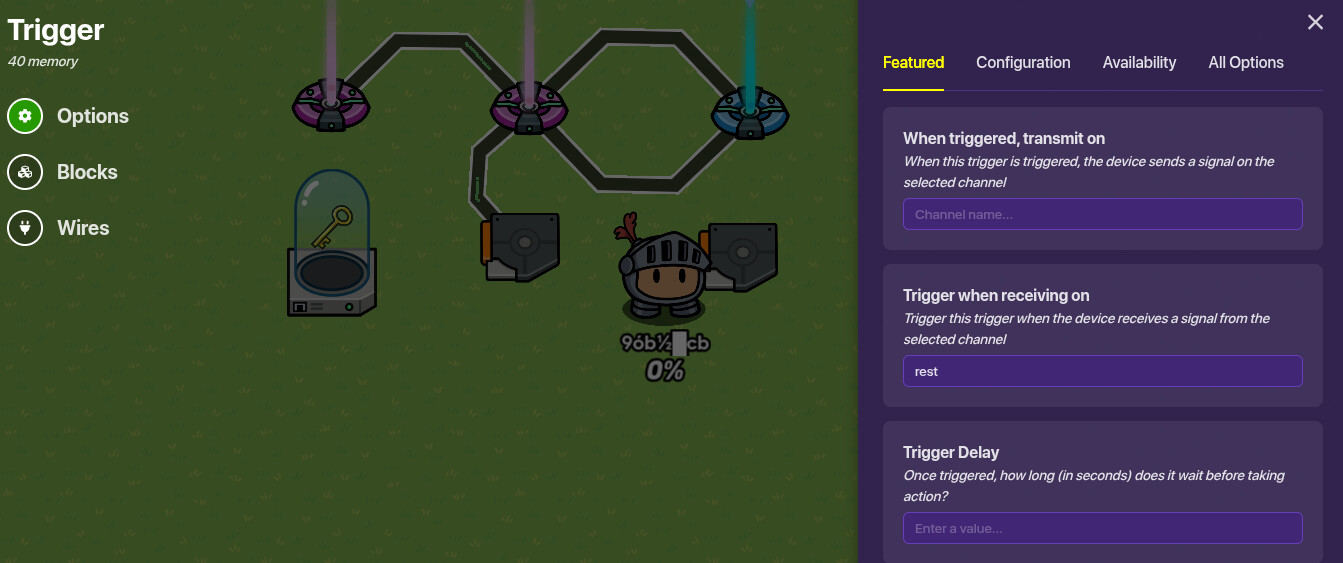Focus the Trigger Delay value field
The image size is (1343, 563).
tap(1102, 528)
